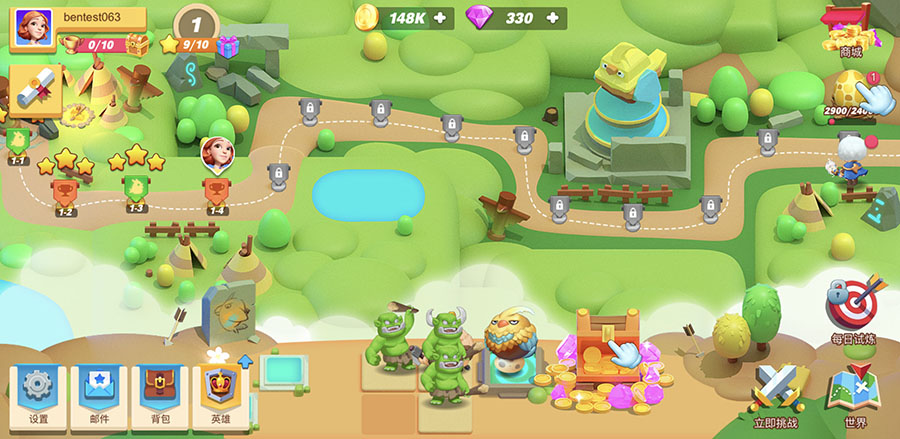This screenshot has width=900, height=439.
Task: Tap the 立即挑战 crossed swords button
Action: coord(774,394)
